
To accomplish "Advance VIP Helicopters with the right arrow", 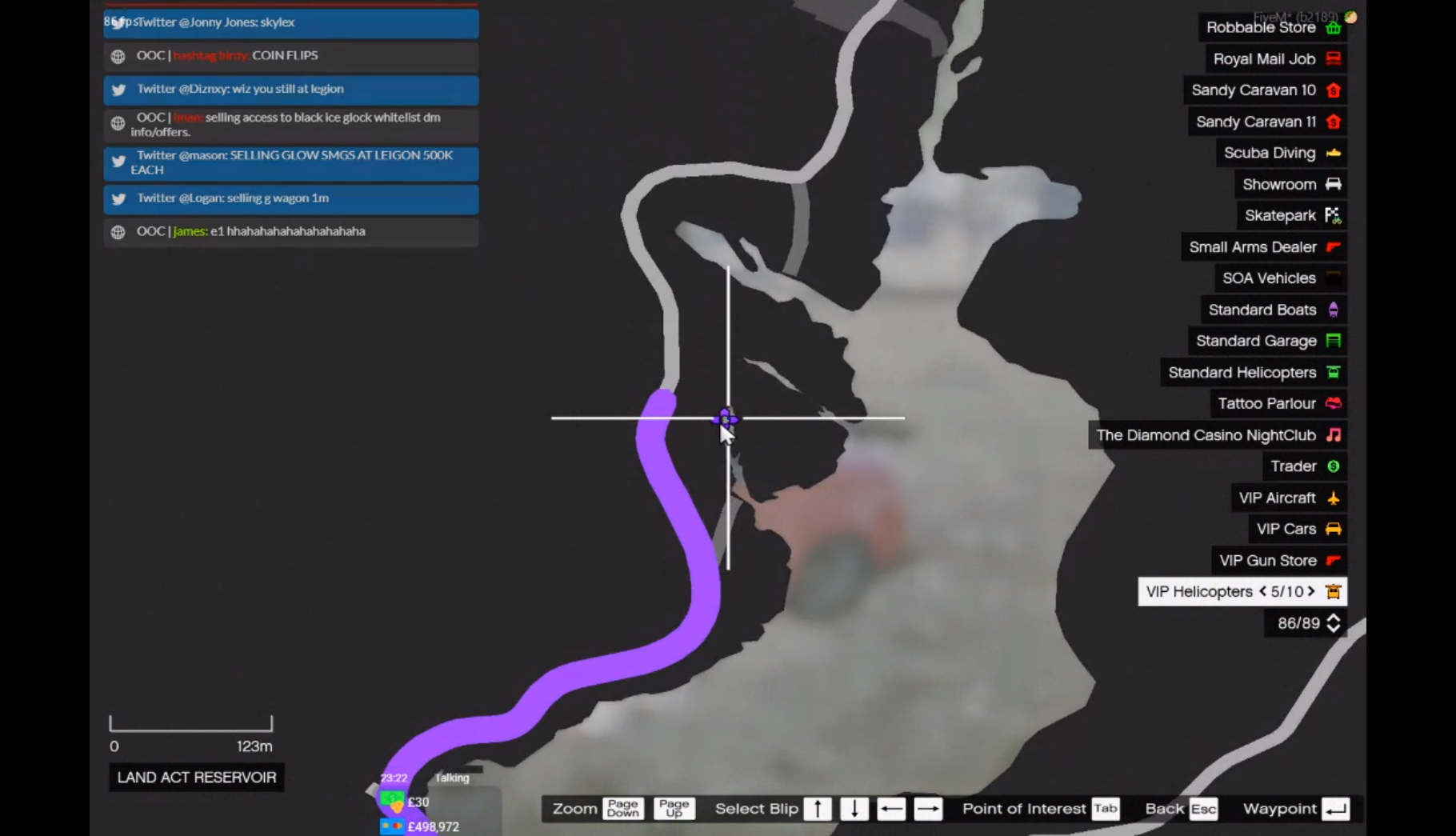I will point(1311,592).
